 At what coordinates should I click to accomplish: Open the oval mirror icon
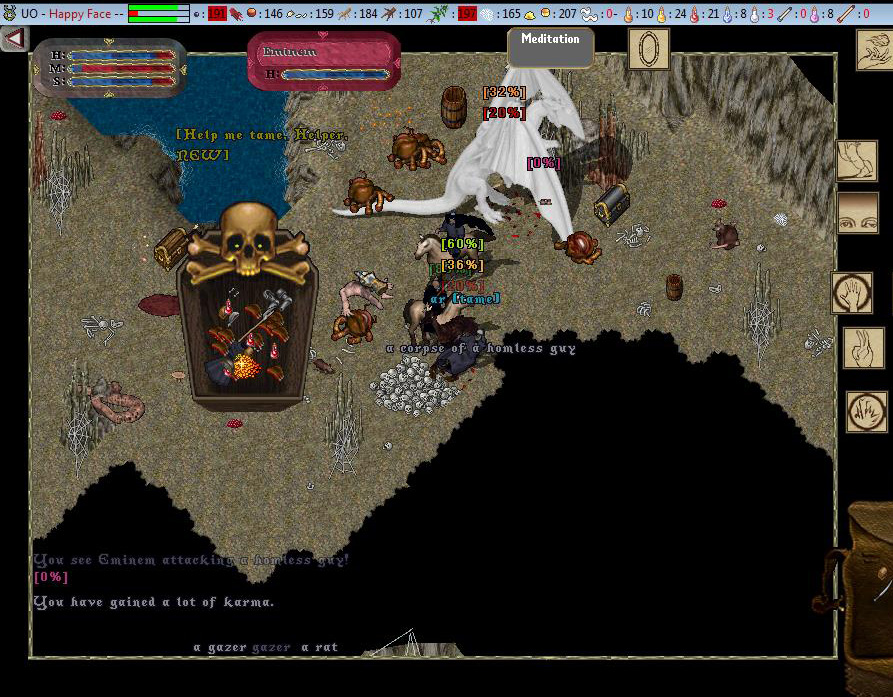point(648,48)
